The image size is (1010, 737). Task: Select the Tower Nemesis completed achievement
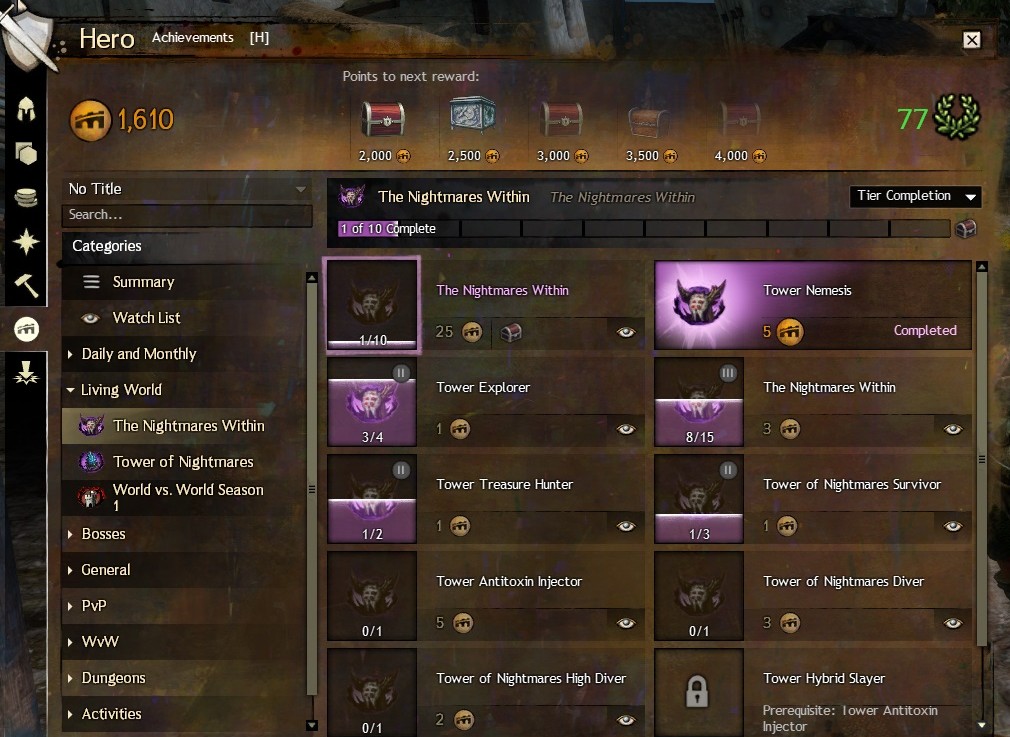pos(812,305)
